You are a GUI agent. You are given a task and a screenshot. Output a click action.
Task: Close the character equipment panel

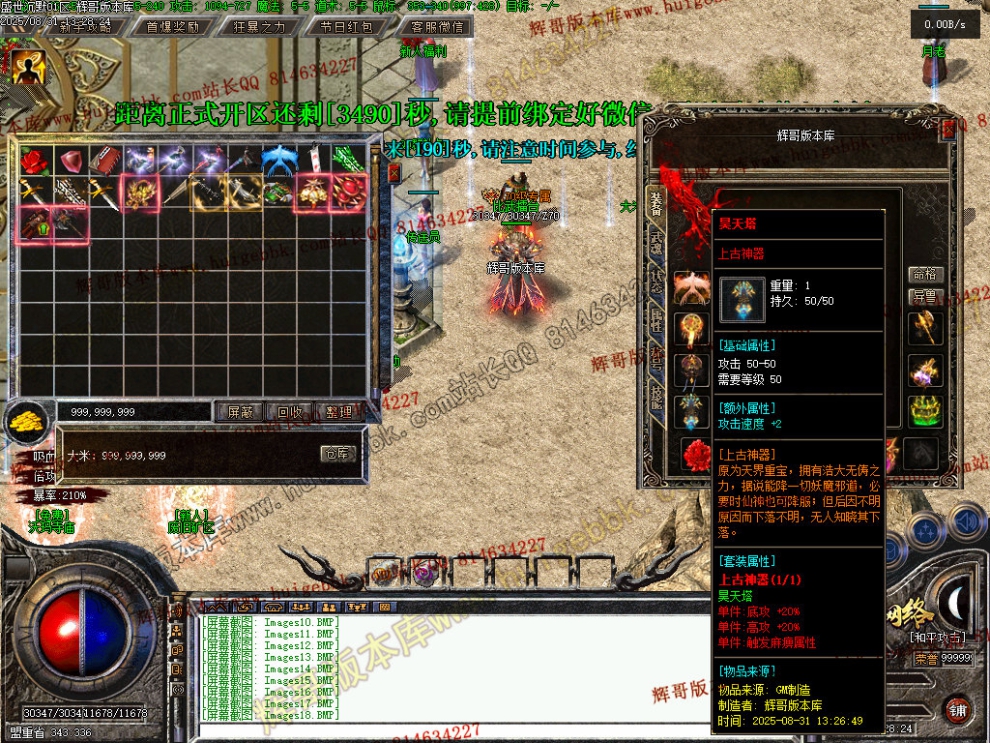coord(949,128)
